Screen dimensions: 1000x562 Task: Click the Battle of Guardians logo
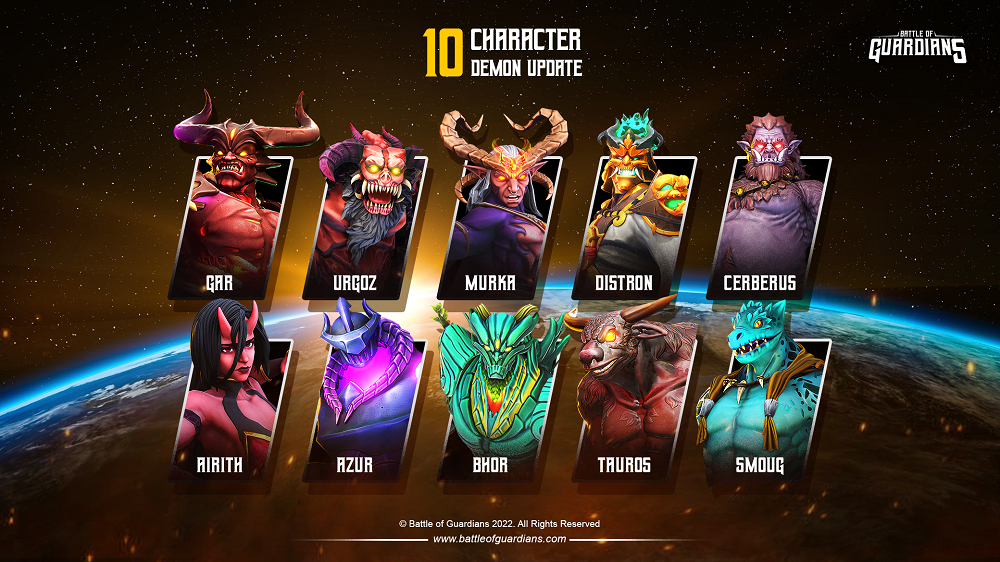pos(917,47)
